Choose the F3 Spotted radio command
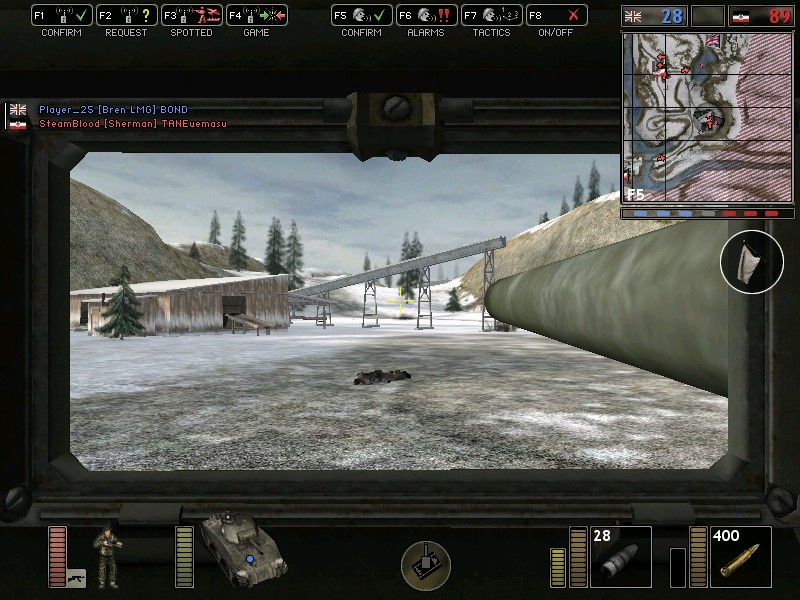Image resolution: width=800 pixels, height=600 pixels. pos(191,16)
